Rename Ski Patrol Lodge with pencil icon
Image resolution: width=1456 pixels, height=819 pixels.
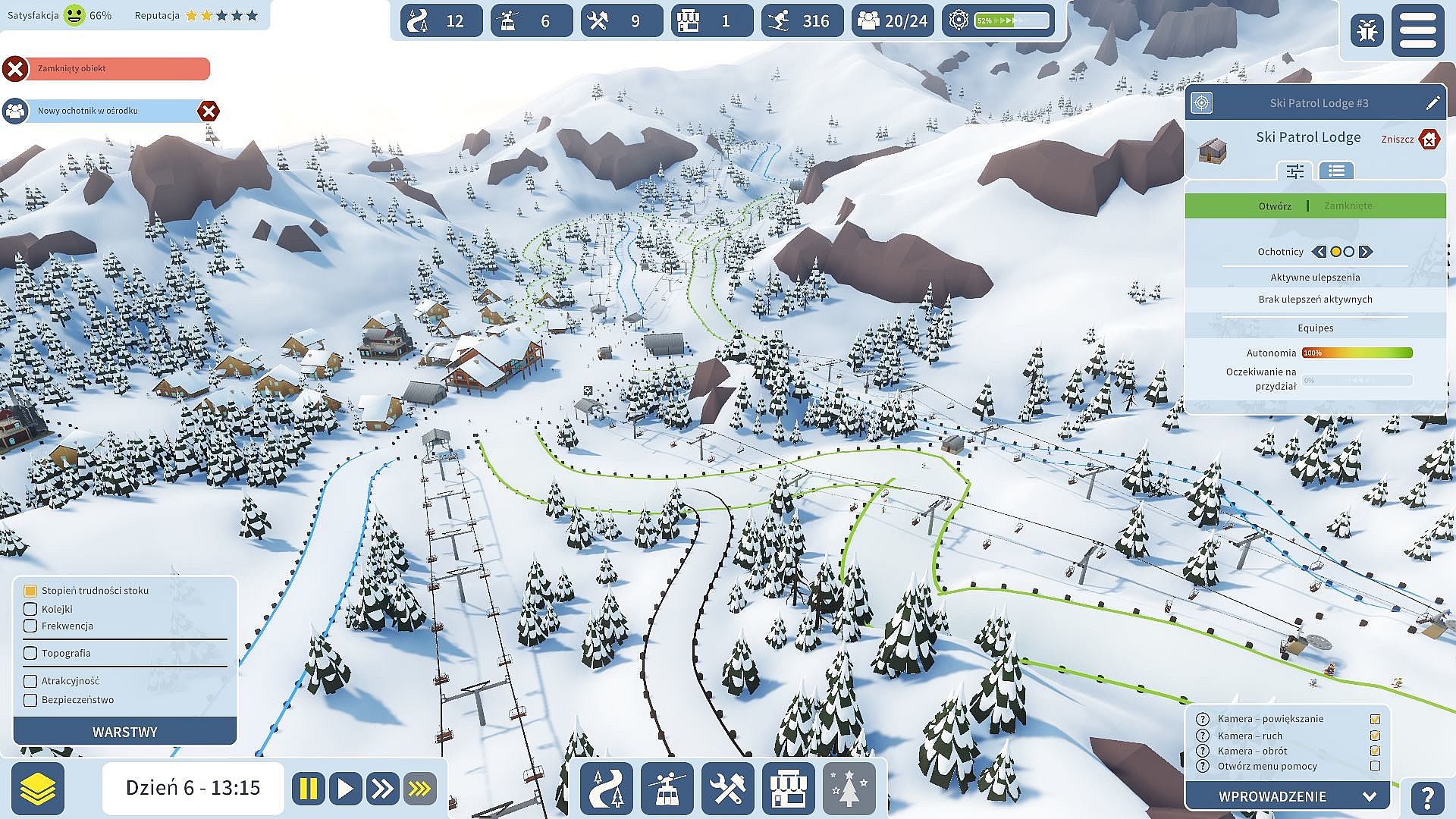click(1432, 103)
